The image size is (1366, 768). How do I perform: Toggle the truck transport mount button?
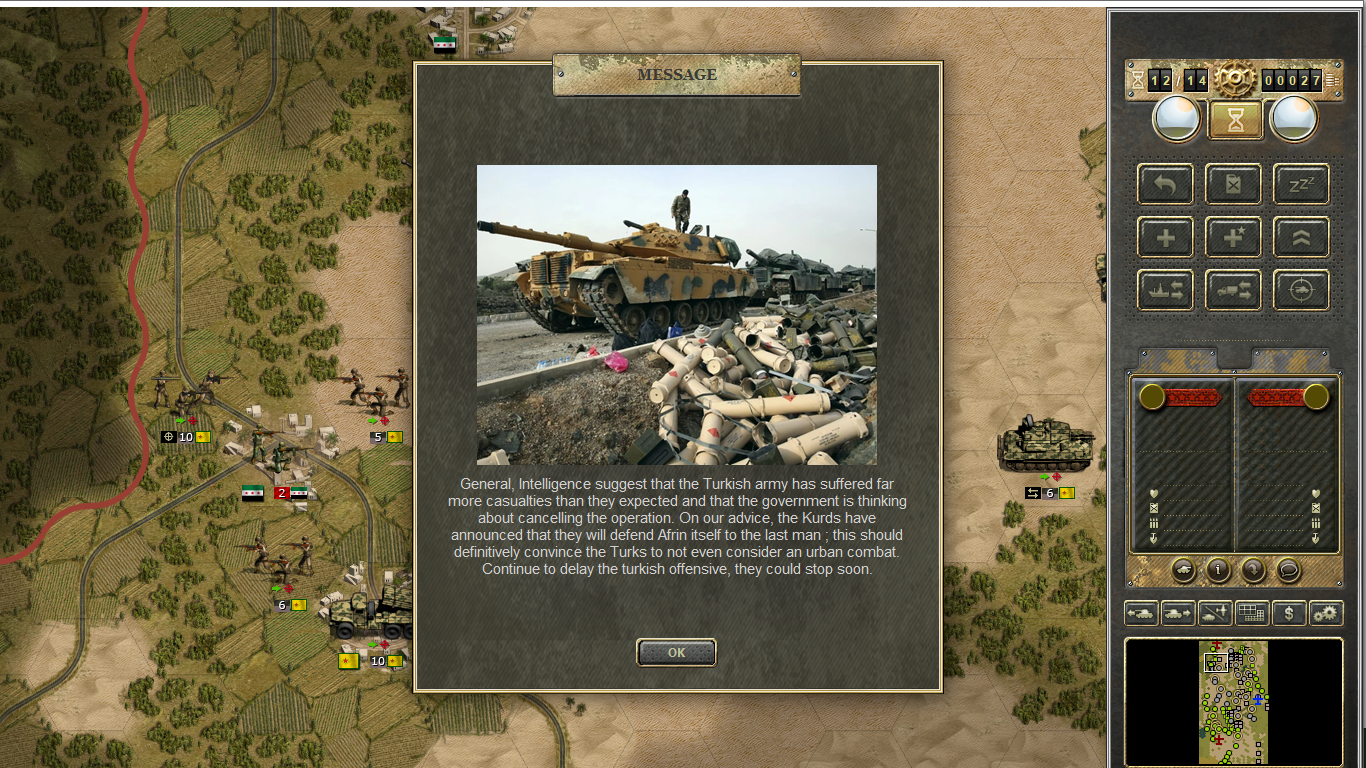(x=1233, y=290)
